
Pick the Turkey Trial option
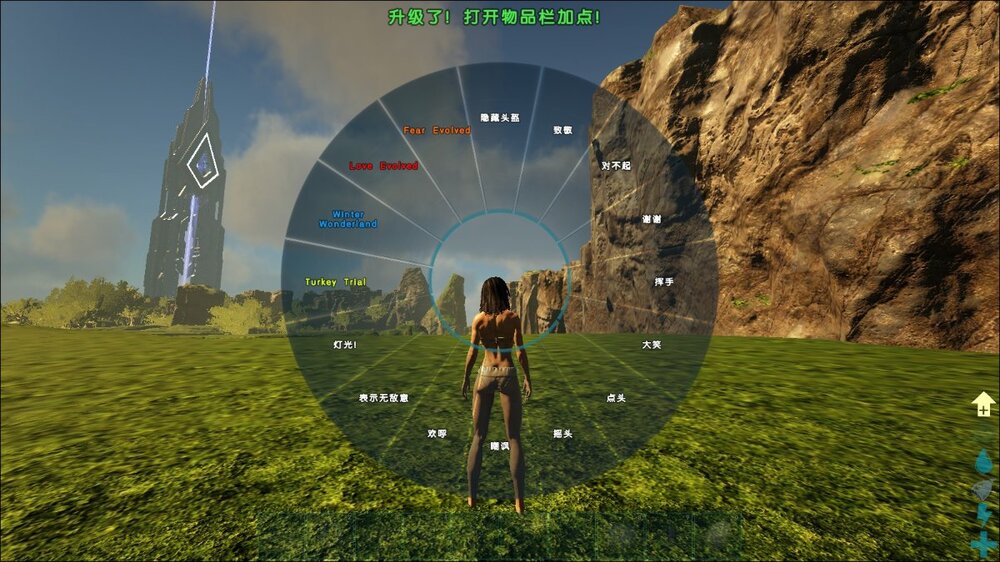[336, 282]
